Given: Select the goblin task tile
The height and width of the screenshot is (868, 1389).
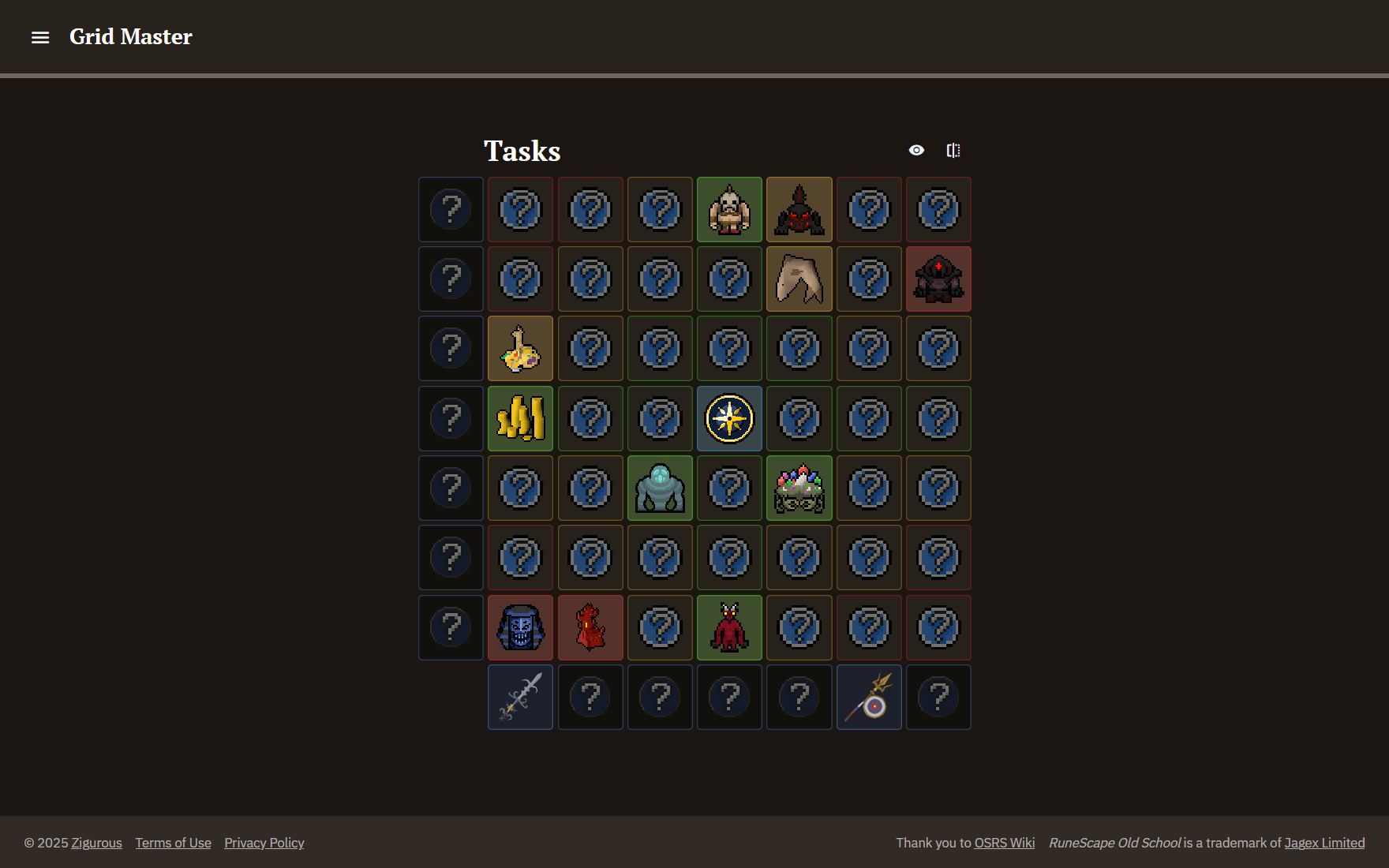Looking at the screenshot, I should click(x=729, y=210).
